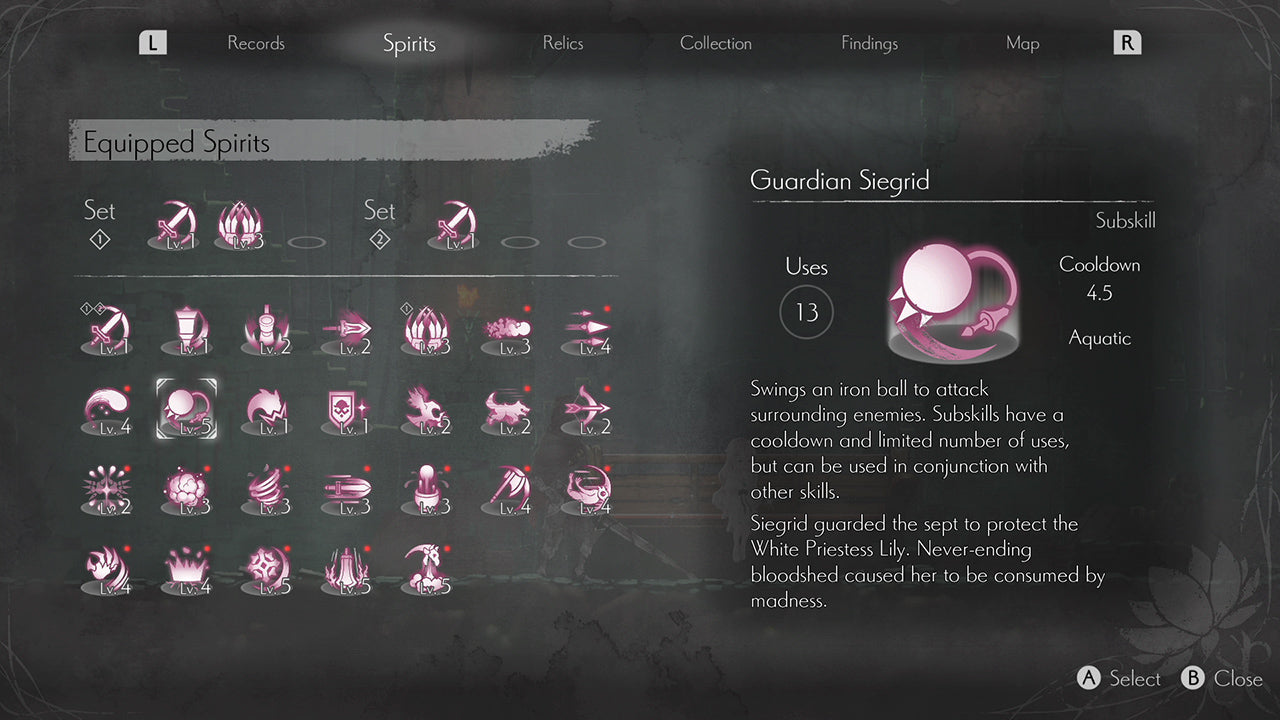Select the Lv.3 crown spirit equipped in Set 1
The image size is (1280, 720).
pos(240,228)
